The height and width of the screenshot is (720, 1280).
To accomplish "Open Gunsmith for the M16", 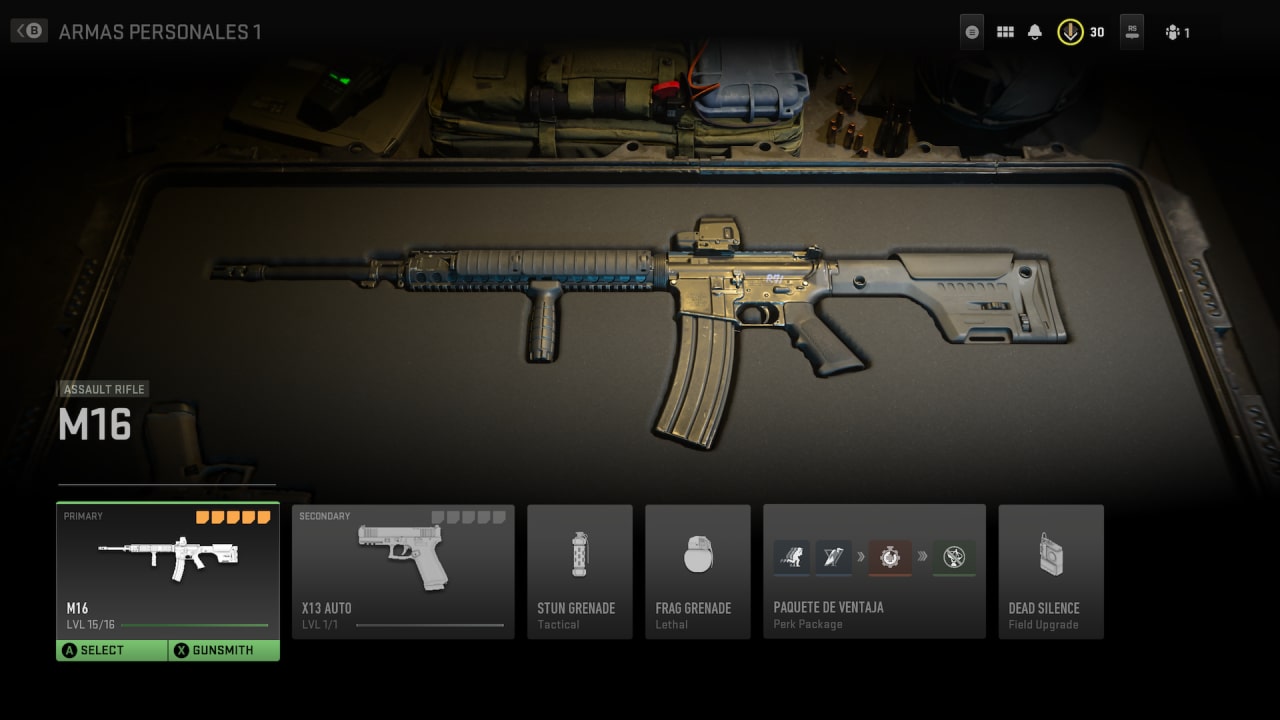I will point(224,650).
